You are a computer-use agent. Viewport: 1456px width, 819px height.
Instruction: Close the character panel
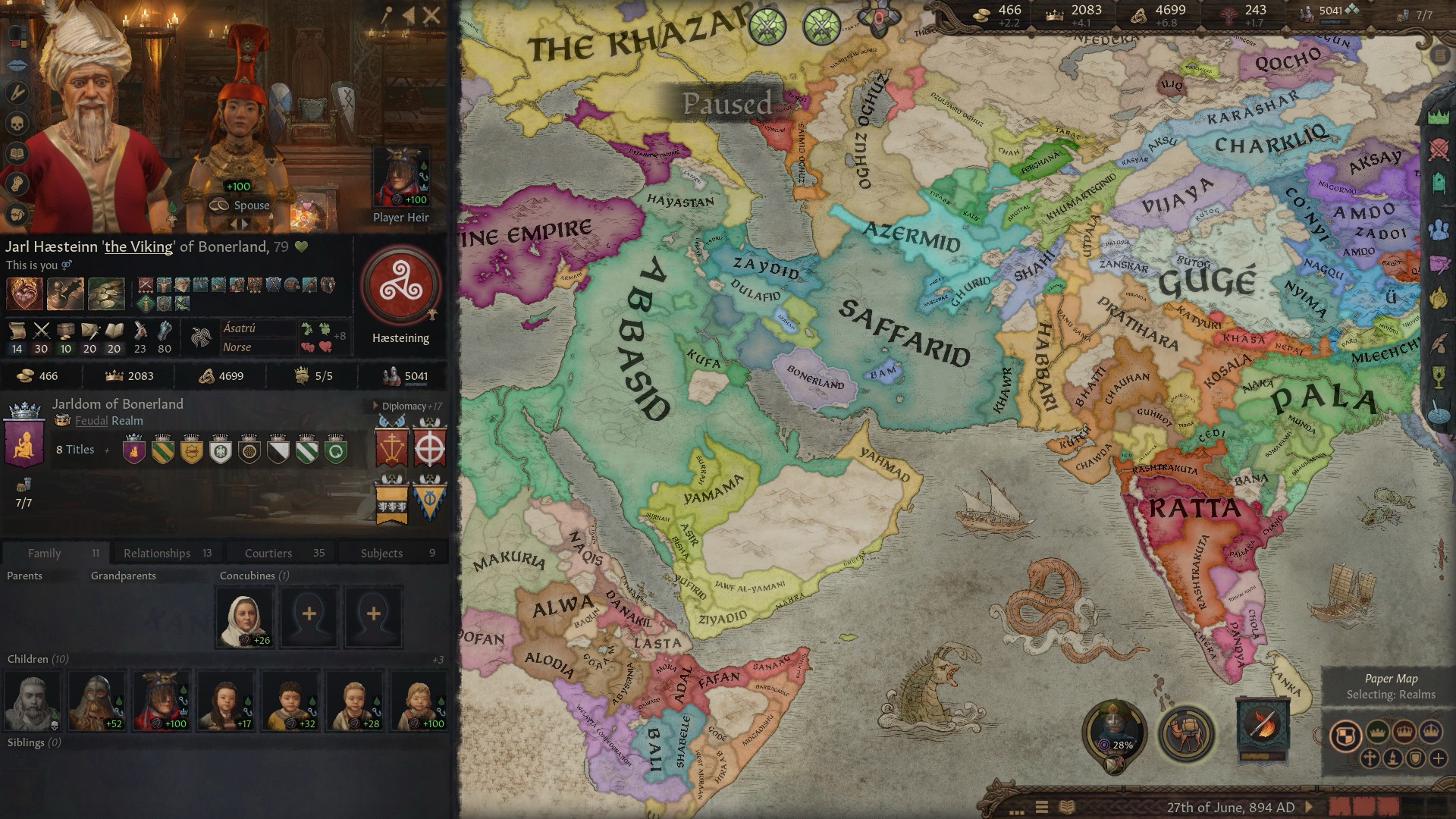(431, 14)
